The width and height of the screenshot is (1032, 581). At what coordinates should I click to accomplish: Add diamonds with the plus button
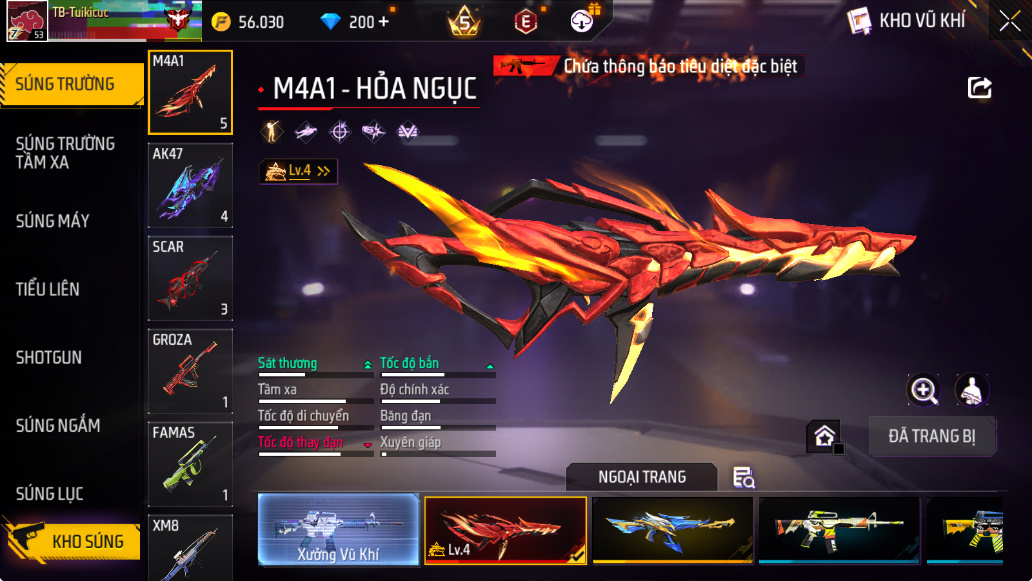(383, 22)
